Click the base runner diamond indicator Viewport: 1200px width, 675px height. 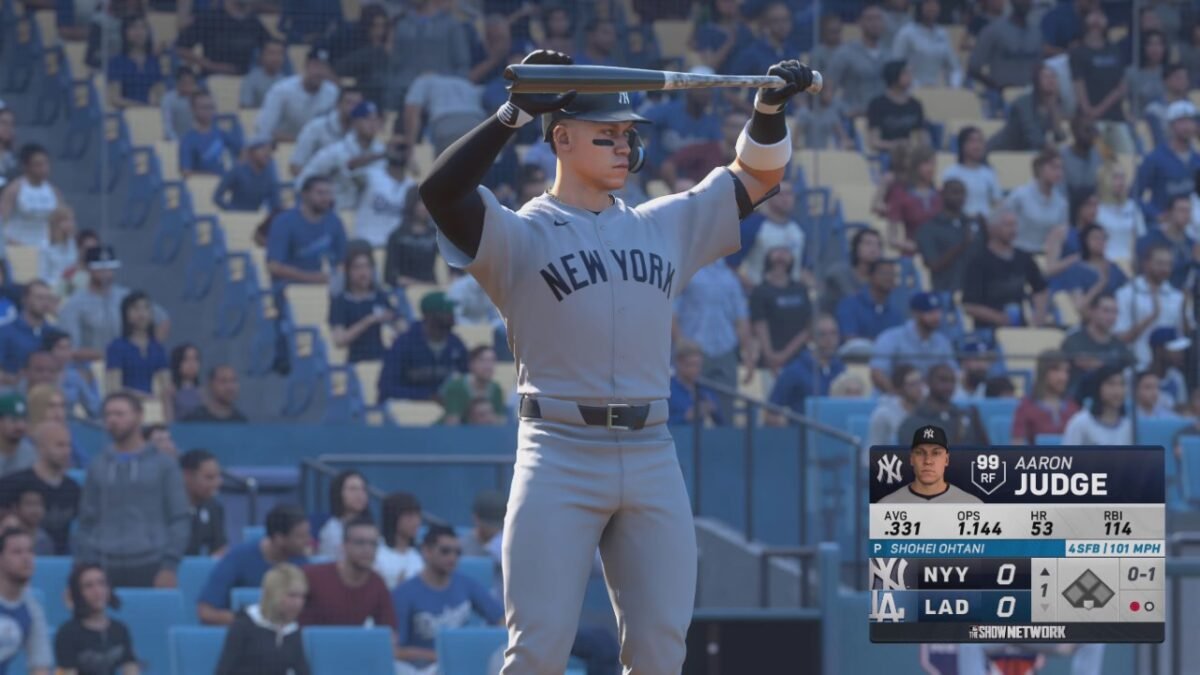pos(1087,590)
